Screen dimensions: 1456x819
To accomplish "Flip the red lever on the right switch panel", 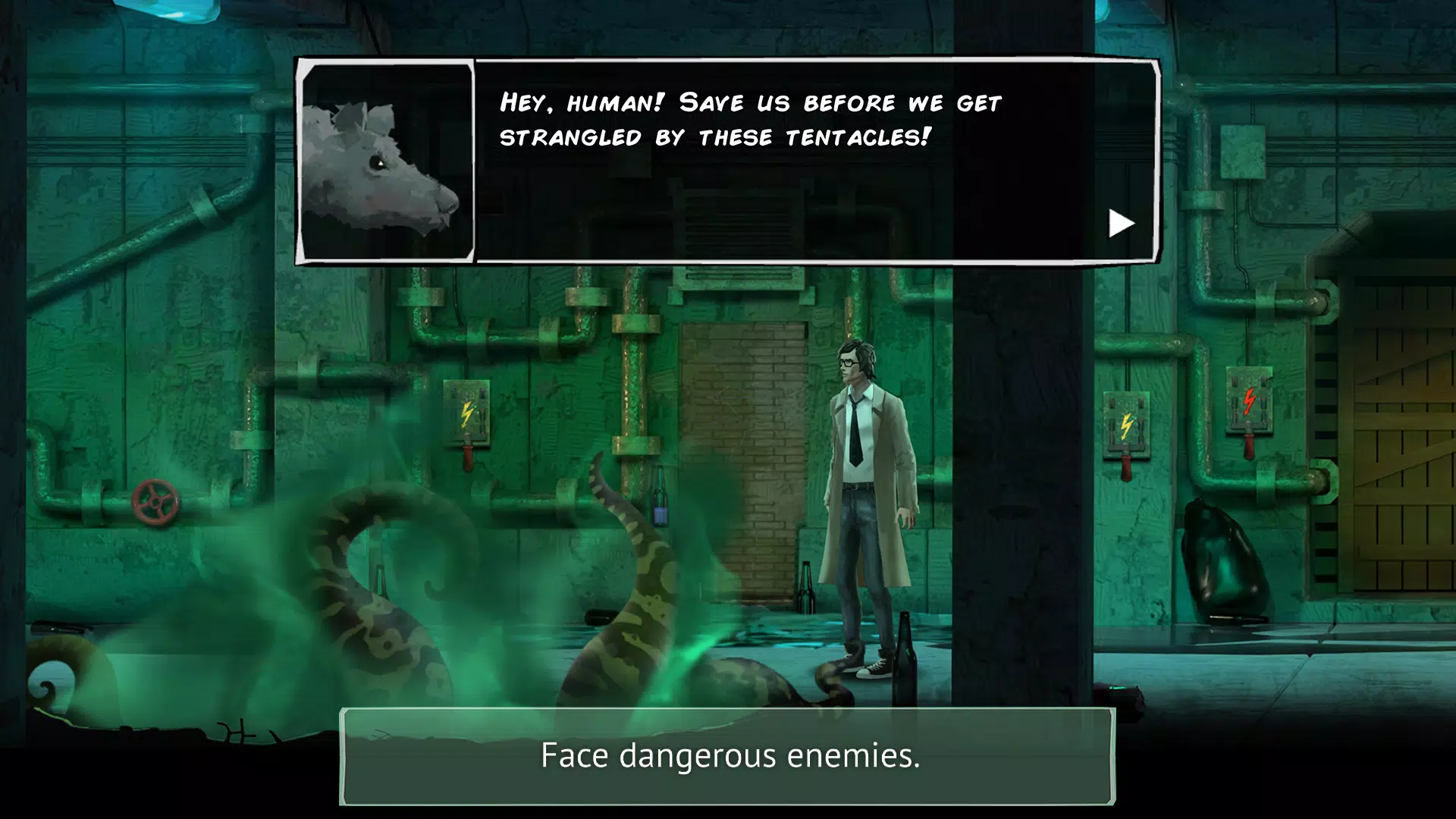I will point(1128,464).
